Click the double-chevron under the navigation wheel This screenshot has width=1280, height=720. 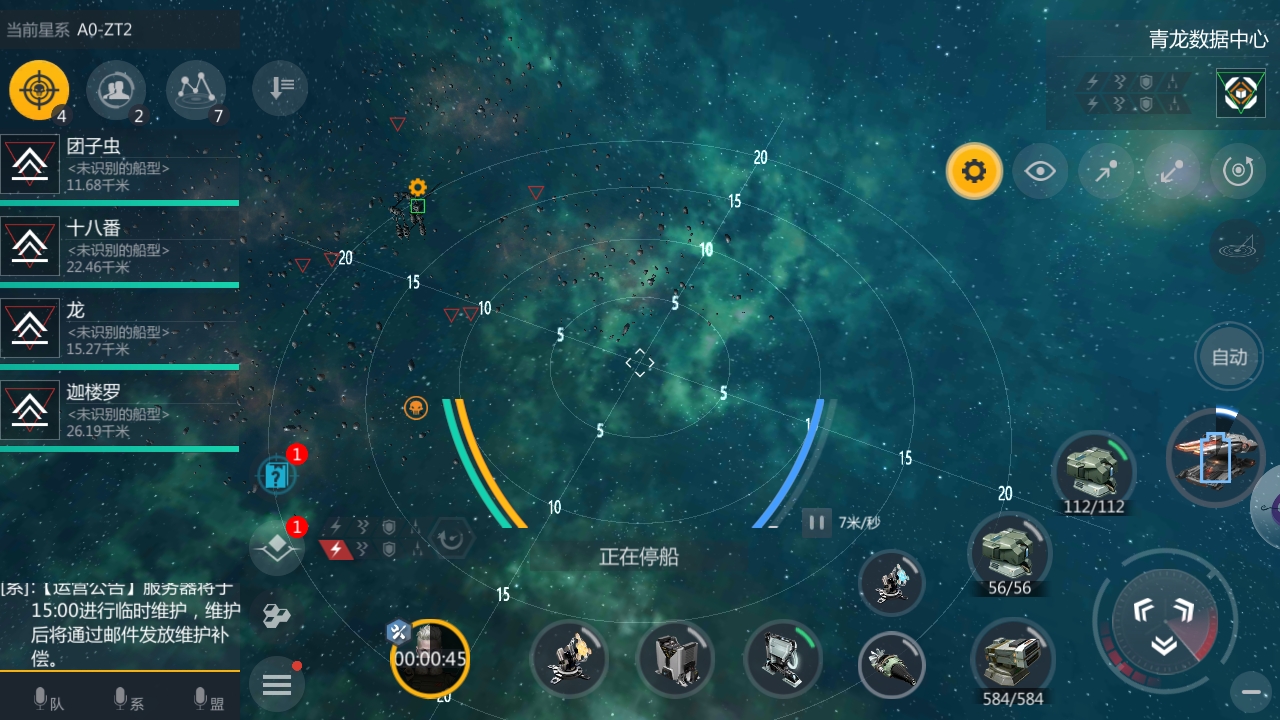[1163, 644]
